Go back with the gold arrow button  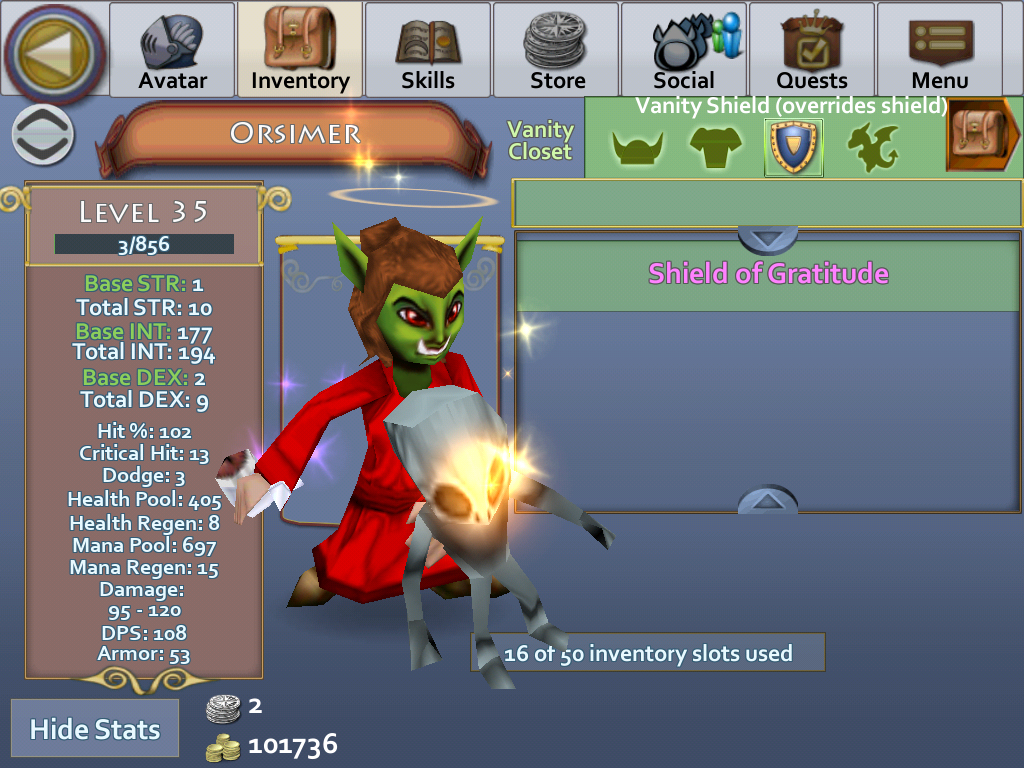tap(55, 52)
